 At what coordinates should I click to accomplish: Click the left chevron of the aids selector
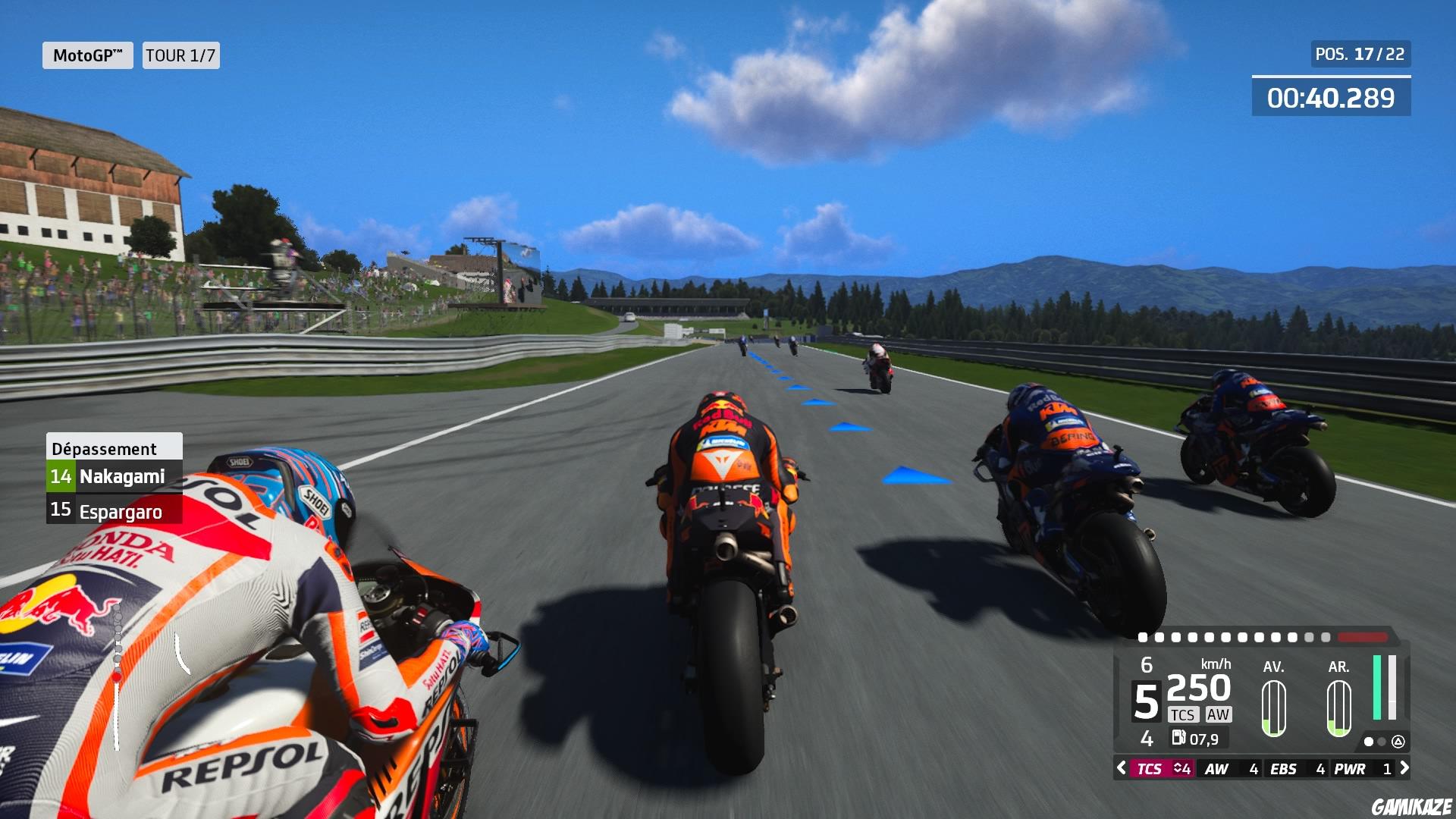[x=1121, y=768]
